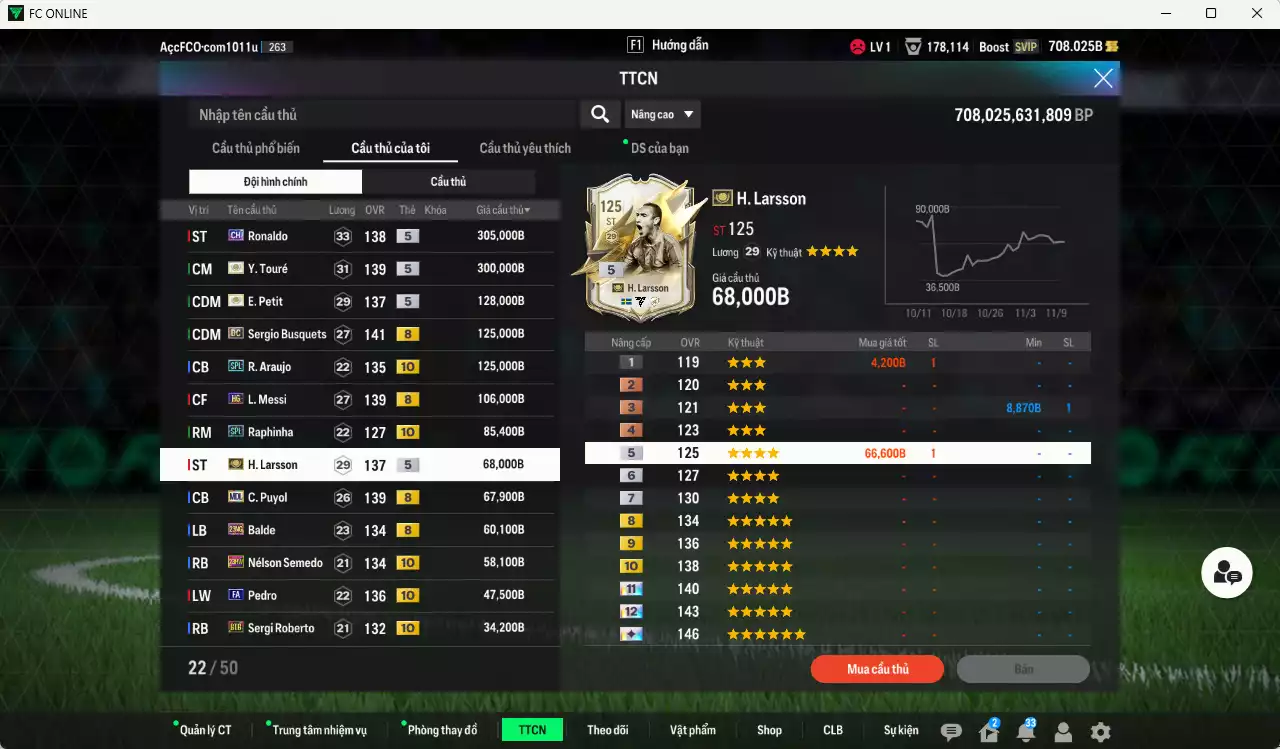Select upgrade level 3 showing 8,870B
This screenshot has height=749, width=1280.
click(x=838, y=407)
